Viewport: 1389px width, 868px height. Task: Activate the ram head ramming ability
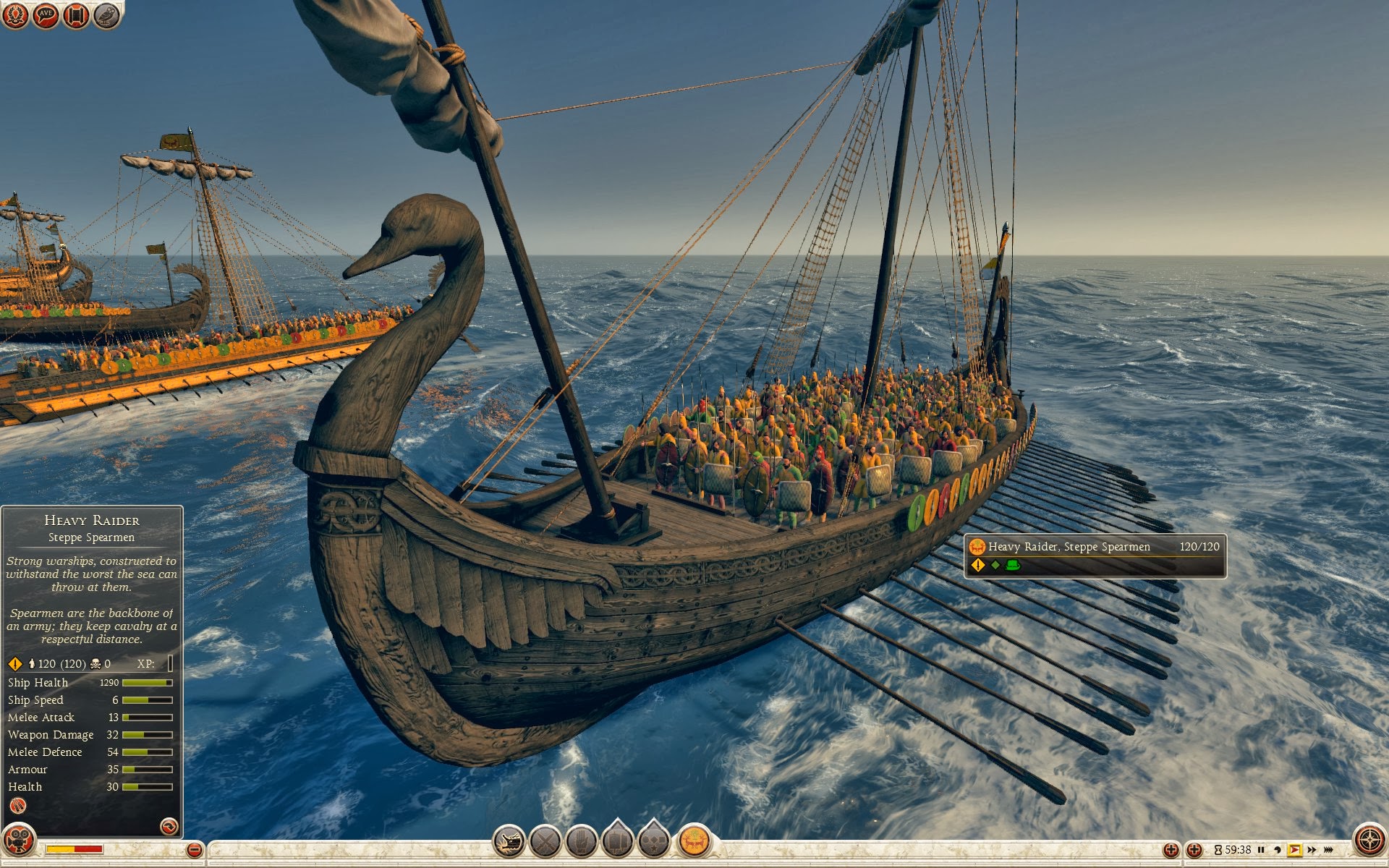(509, 841)
